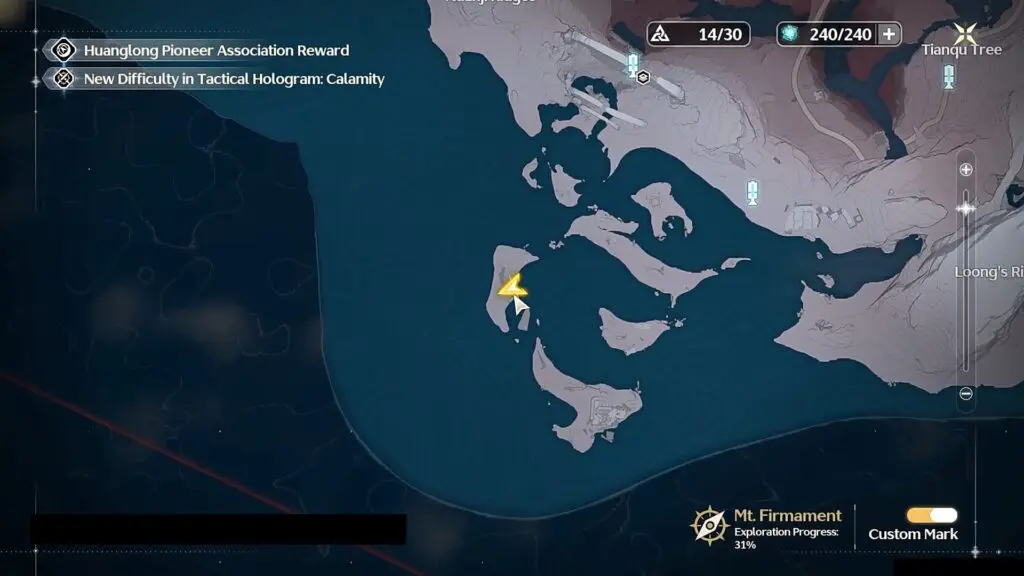
Task: Select the yellow player arrow marker
Action: pyautogui.click(x=513, y=286)
